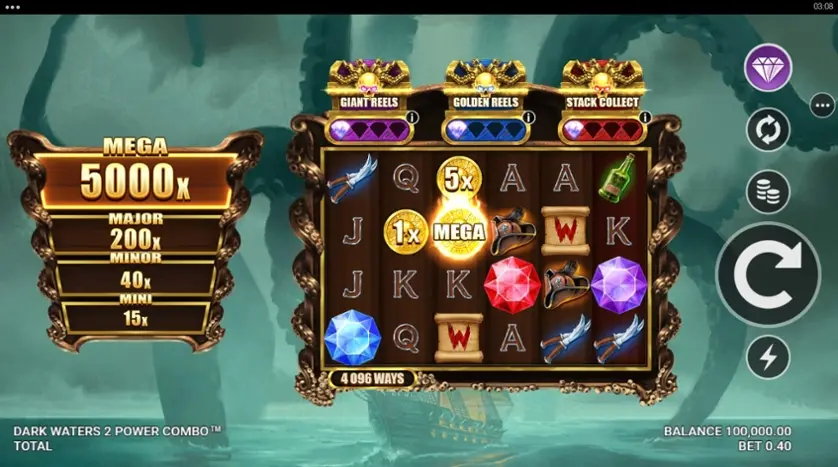The image size is (838, 467).
Task: Open the autoplay circular arrows control
Action: click(x=768, y=130)
